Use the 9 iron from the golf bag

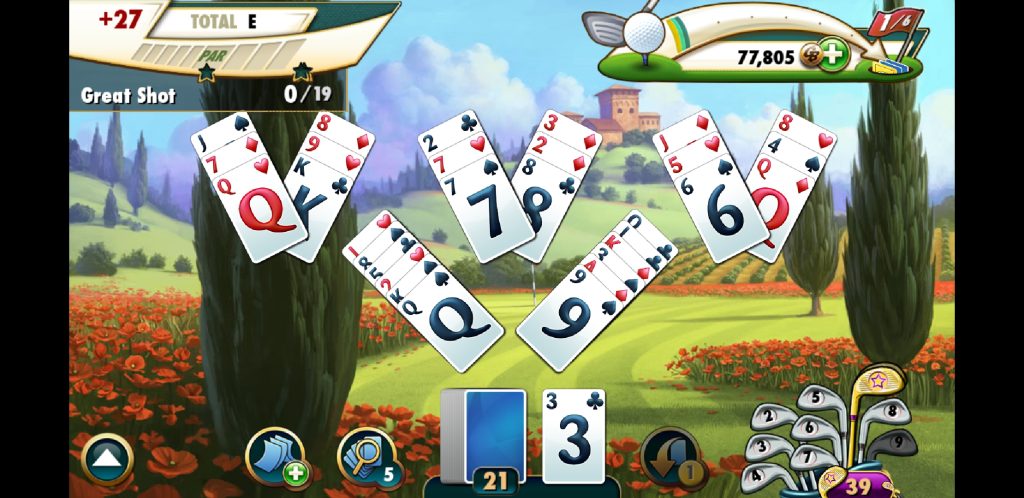tap(898, 441)
